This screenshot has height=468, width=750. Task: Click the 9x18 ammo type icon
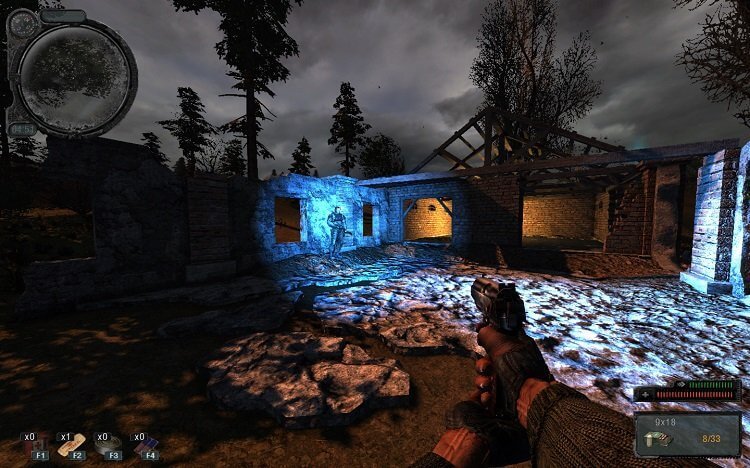click(x=661, y=437)
